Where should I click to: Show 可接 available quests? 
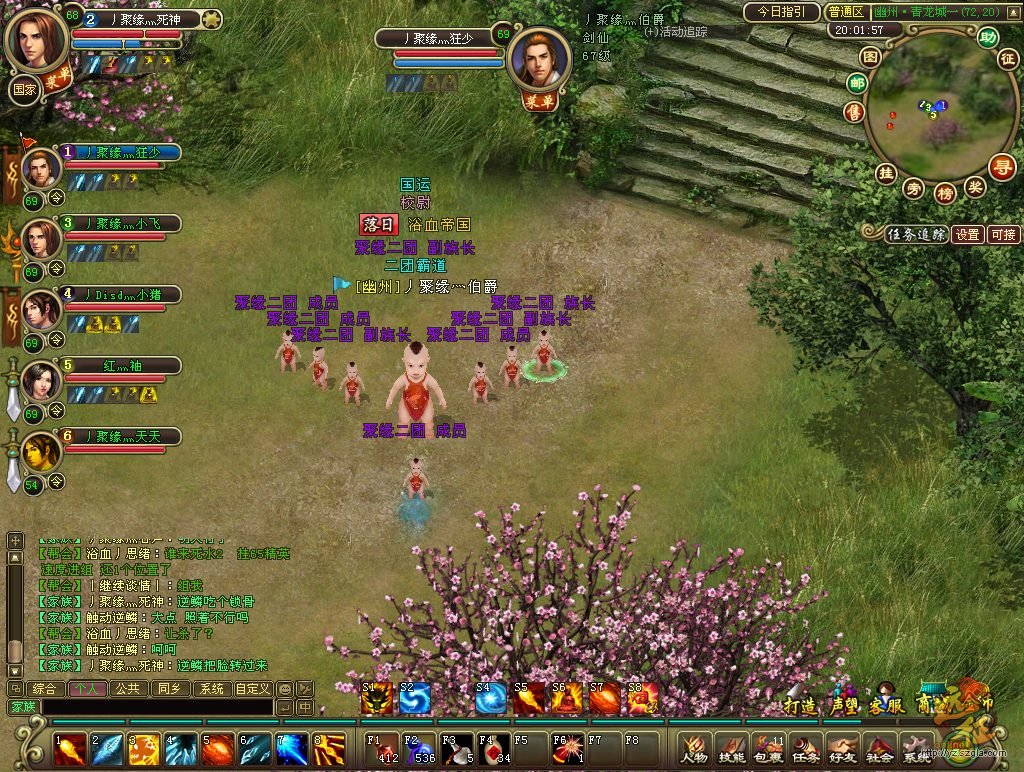pyautogui.click(x=1003, y=235)
